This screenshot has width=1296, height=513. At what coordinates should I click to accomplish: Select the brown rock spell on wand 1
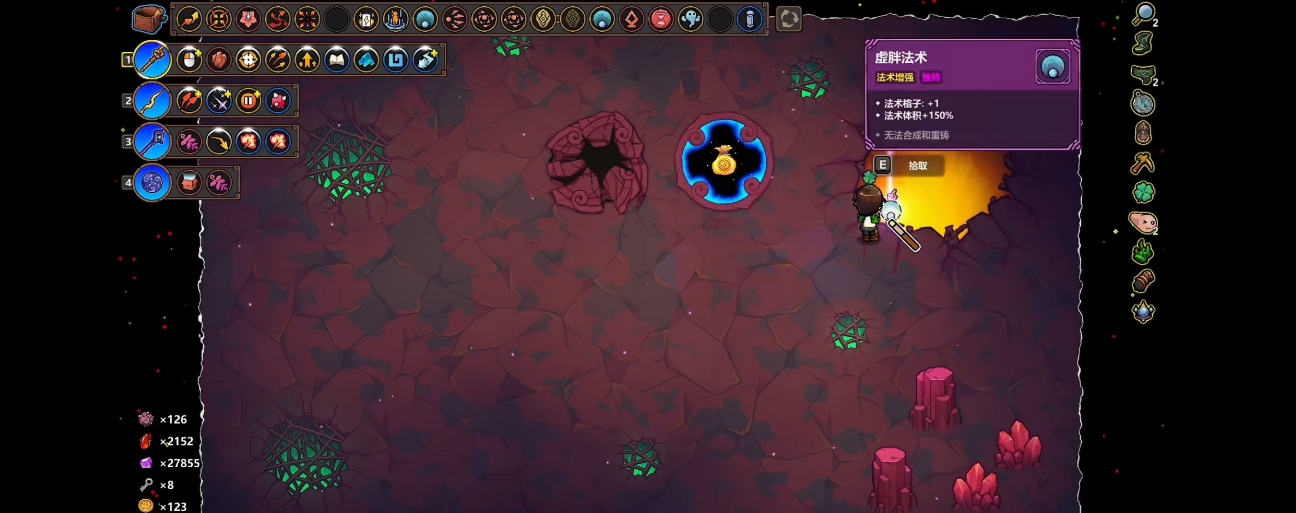point(218,60)
